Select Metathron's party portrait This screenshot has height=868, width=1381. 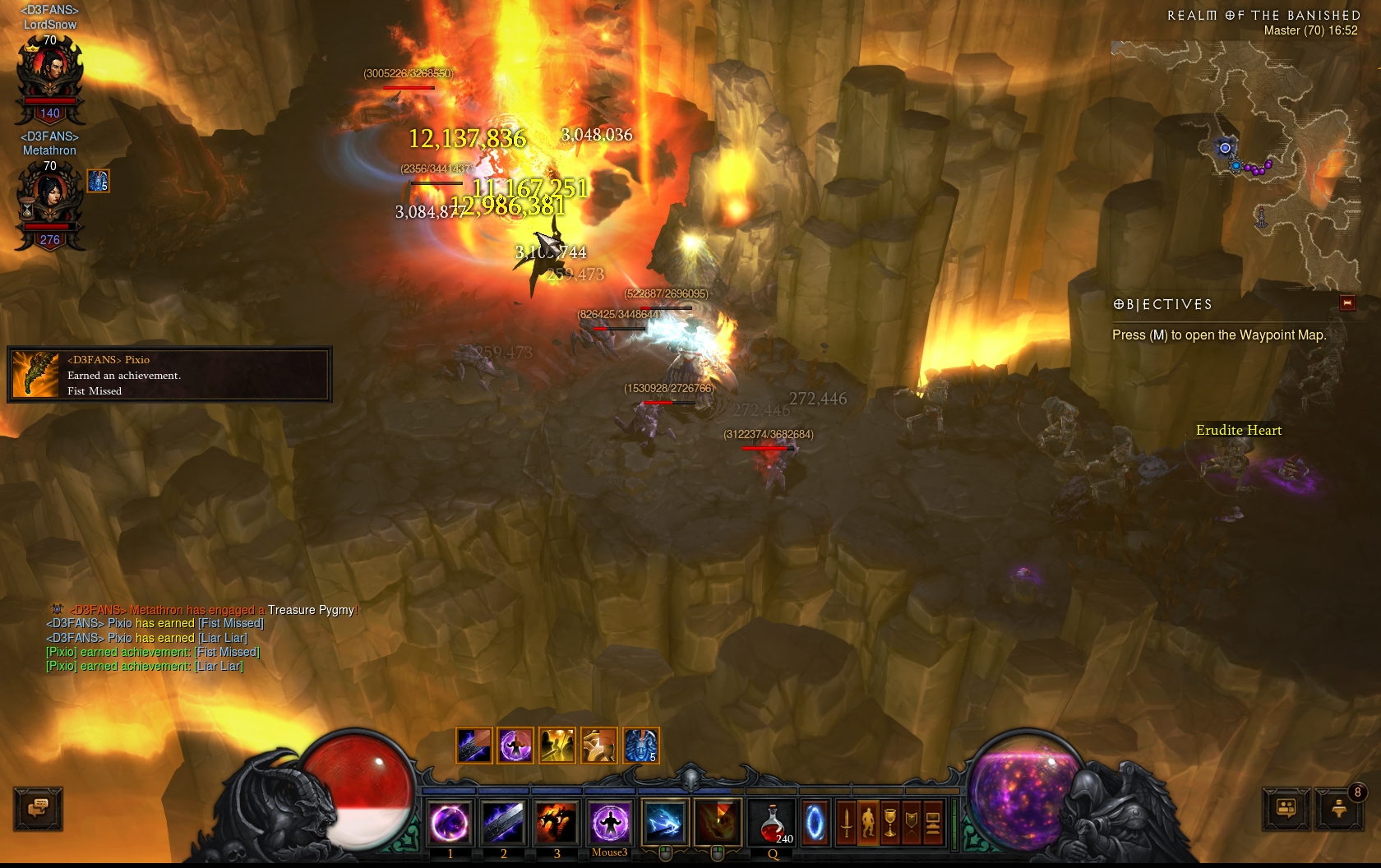point(50,202)
